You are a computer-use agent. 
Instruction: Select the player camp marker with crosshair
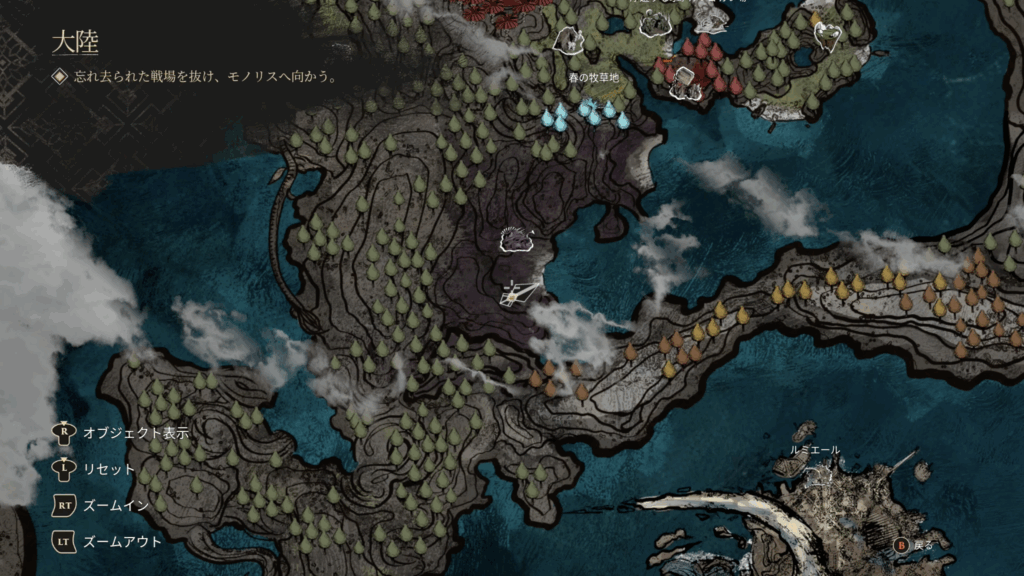click(x=519, y=291)
